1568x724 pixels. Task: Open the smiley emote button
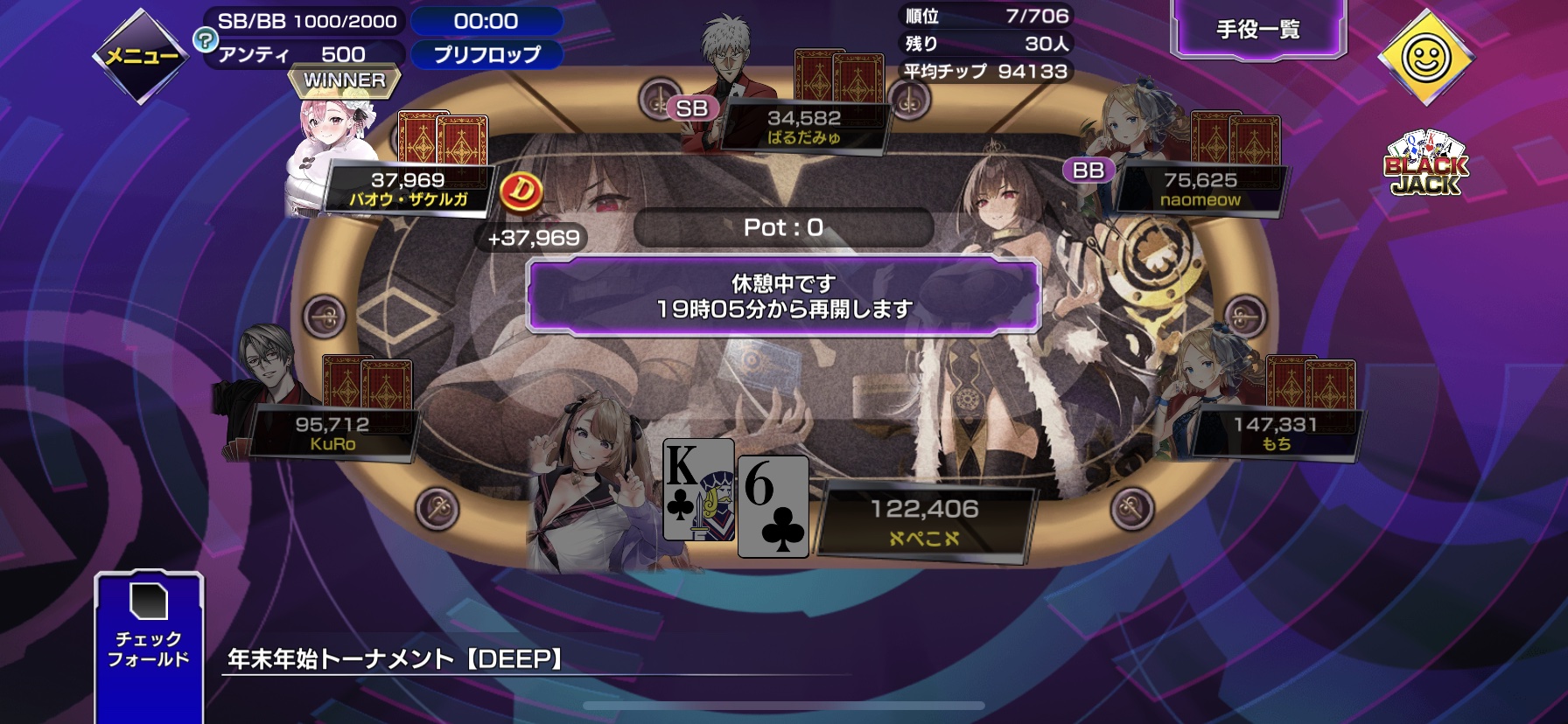pos(1425,58)
